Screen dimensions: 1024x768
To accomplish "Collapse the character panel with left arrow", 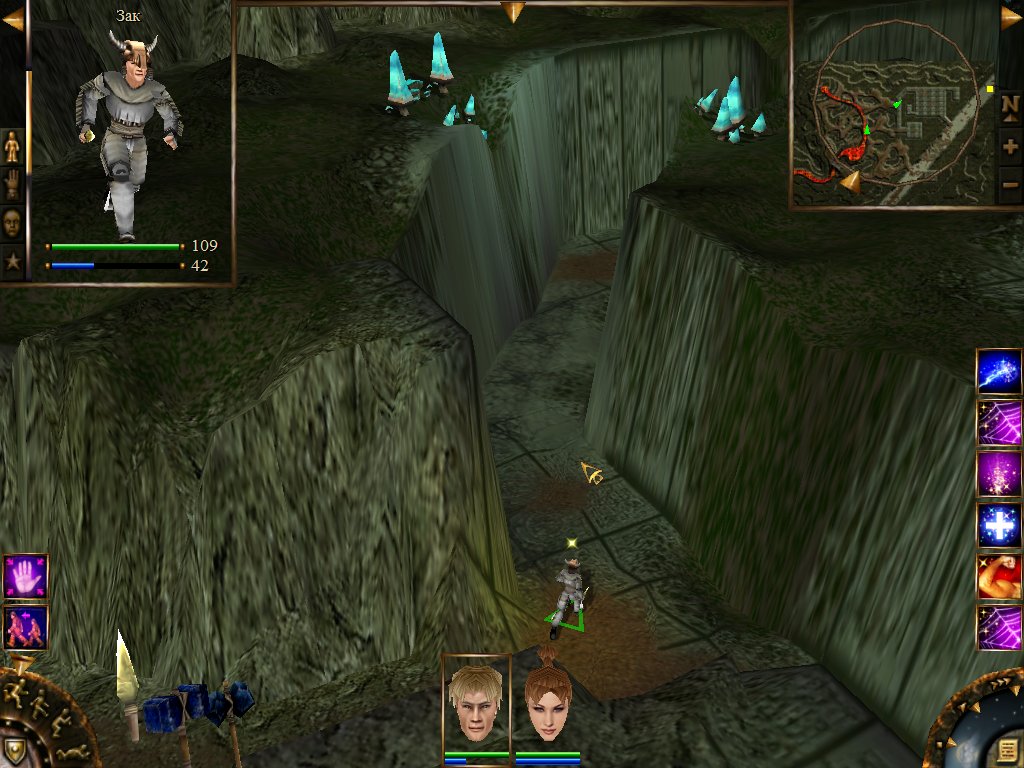I will pos(12,19).
